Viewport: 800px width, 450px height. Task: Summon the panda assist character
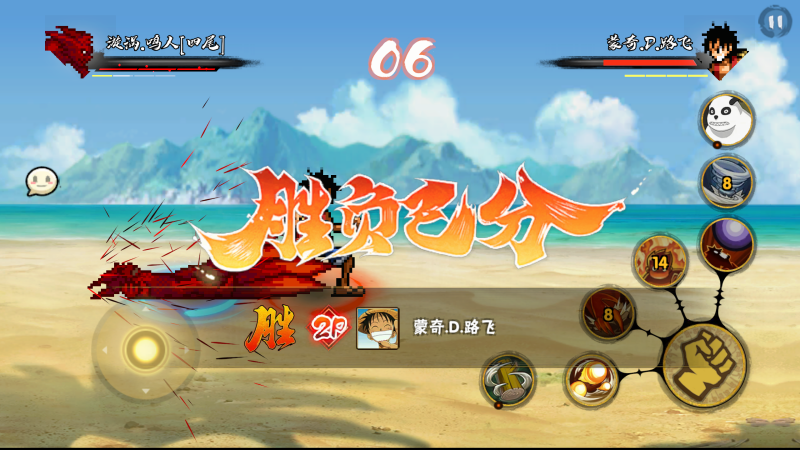point(726,119)
